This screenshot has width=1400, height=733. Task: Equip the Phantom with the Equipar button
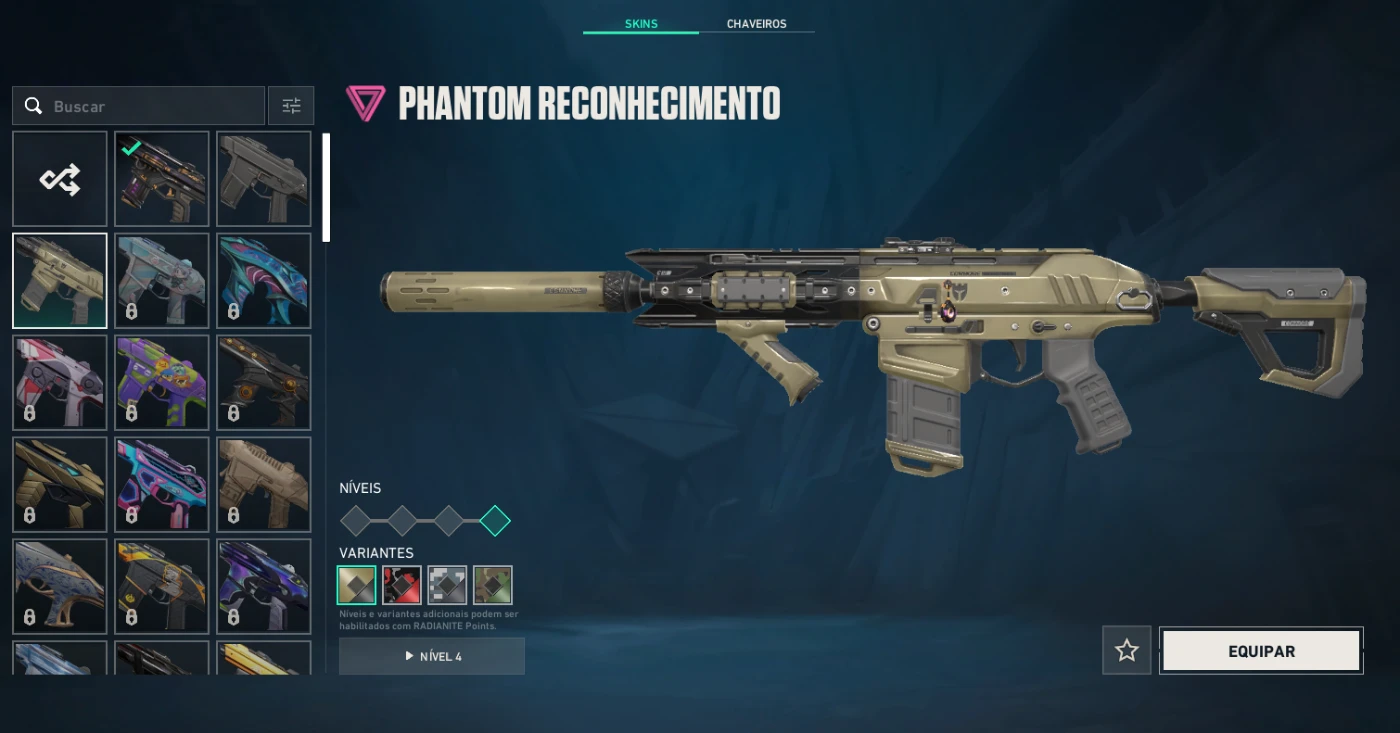1261,651
